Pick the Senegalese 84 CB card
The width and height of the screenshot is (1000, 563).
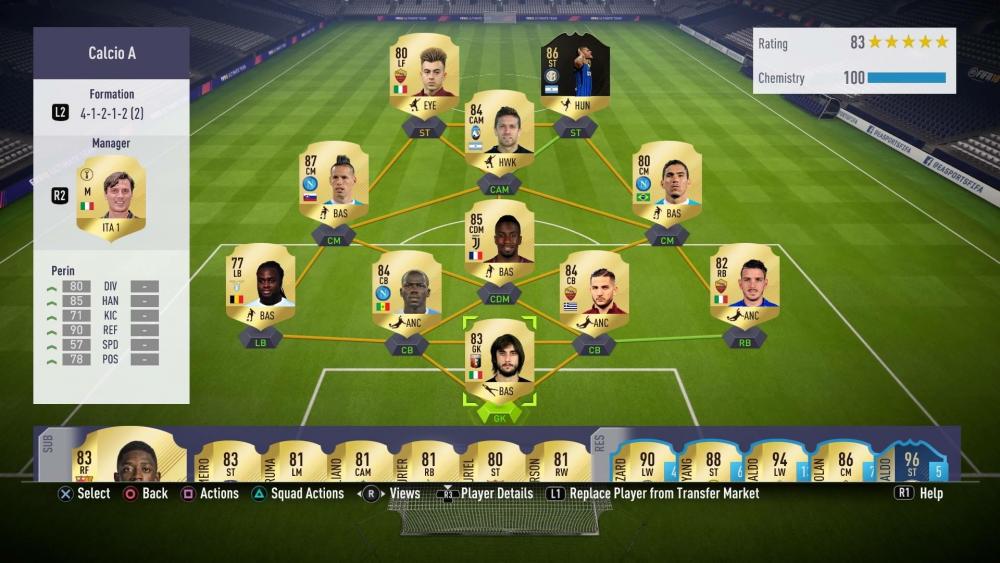pyautogui.click(x=409, y=292)
